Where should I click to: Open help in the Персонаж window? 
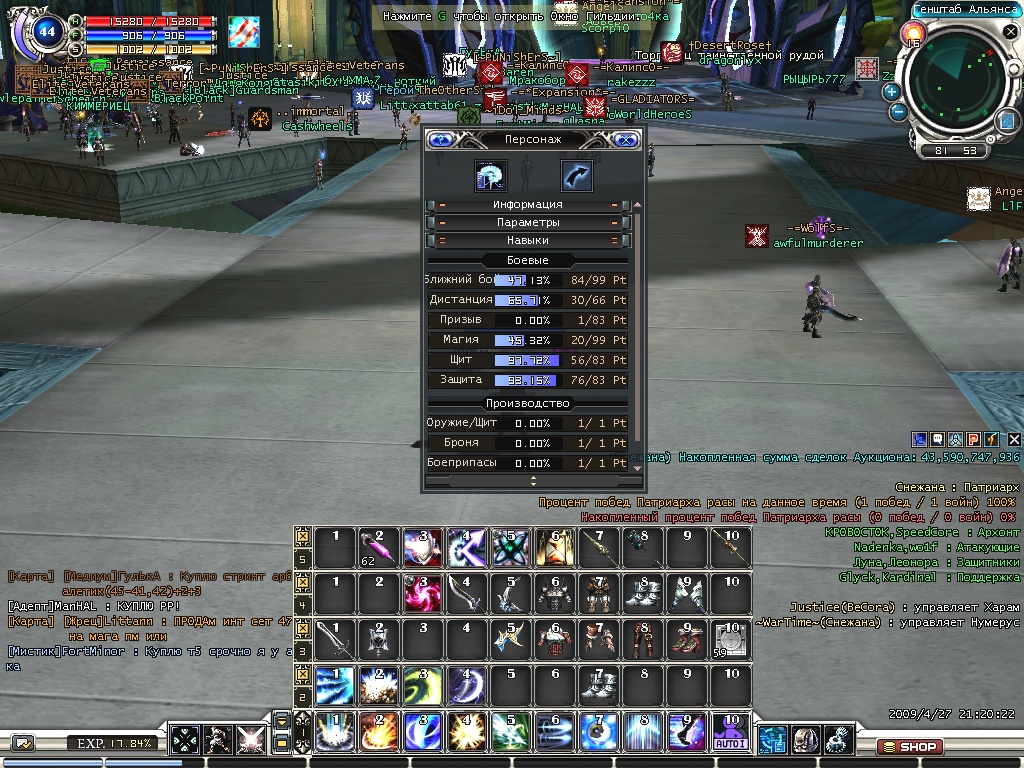439,140
